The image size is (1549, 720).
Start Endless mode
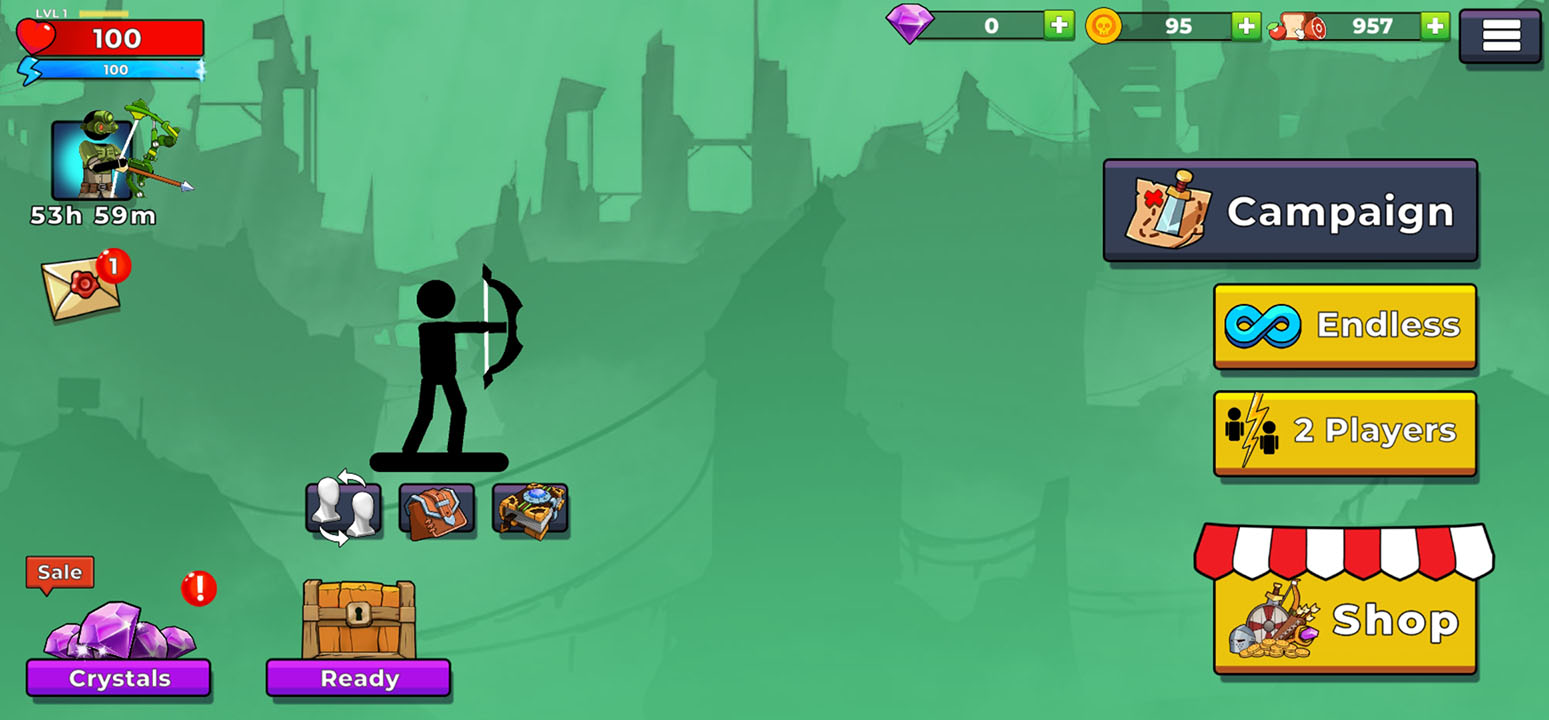[1345, 325]
